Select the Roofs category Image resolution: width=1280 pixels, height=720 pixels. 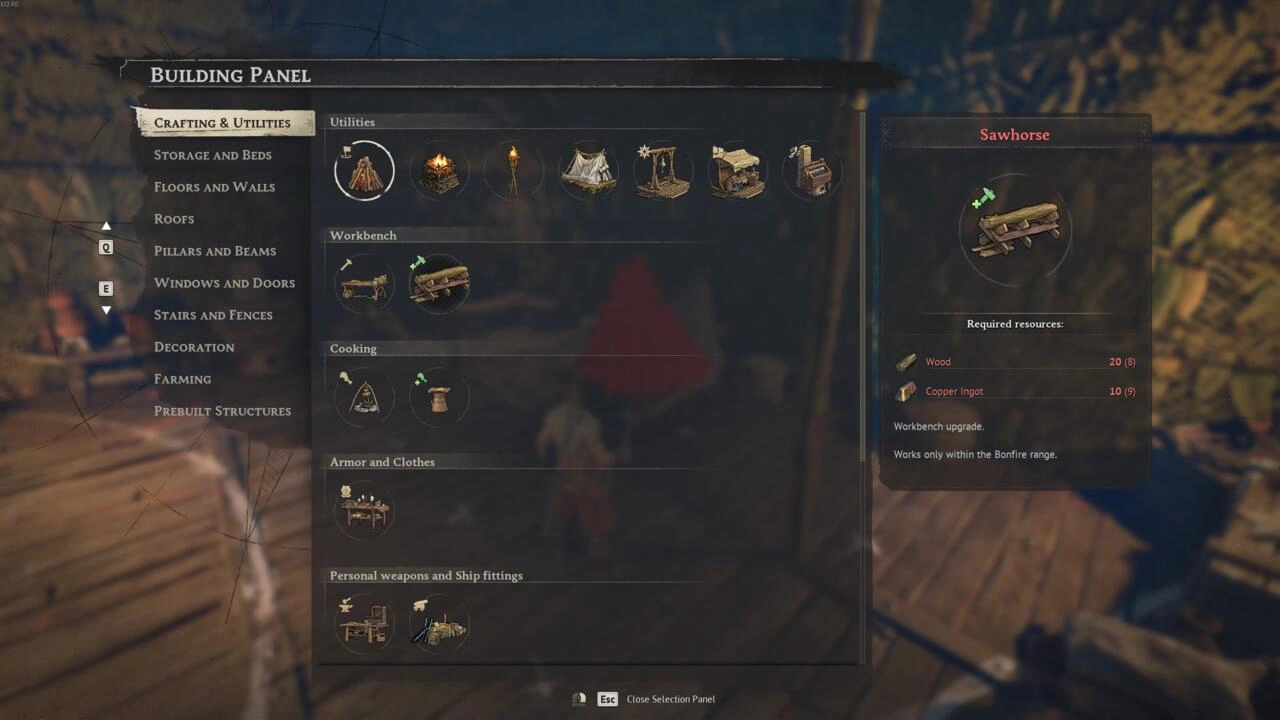(x=174, y=219)
